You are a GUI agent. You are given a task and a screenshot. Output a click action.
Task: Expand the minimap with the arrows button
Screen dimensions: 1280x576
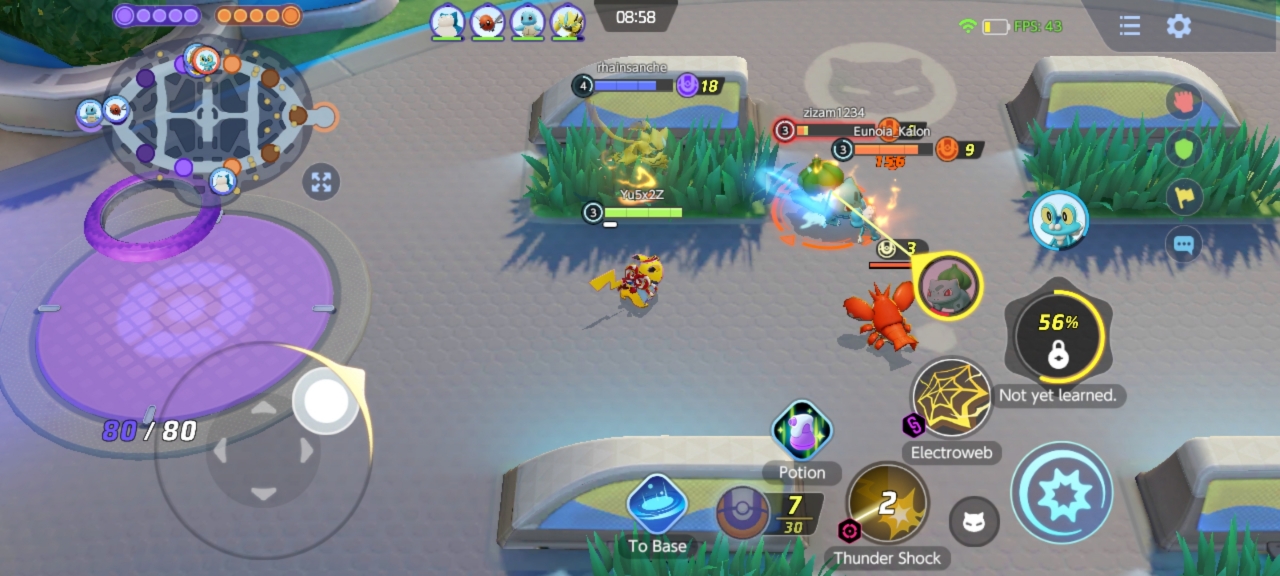click(321, 182)
